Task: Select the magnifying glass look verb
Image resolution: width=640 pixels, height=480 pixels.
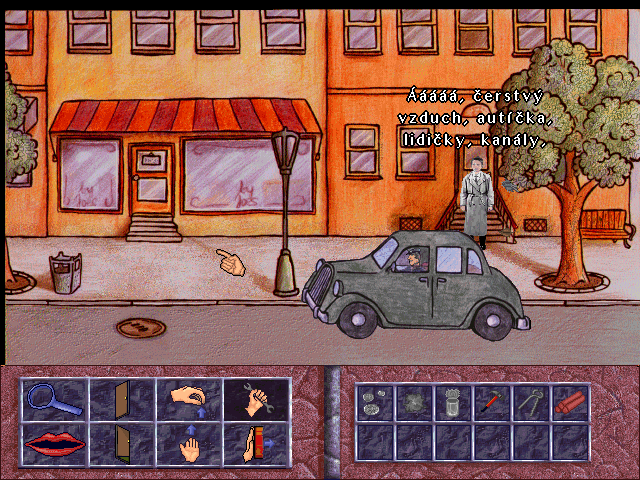Action: tap(53, 401)
